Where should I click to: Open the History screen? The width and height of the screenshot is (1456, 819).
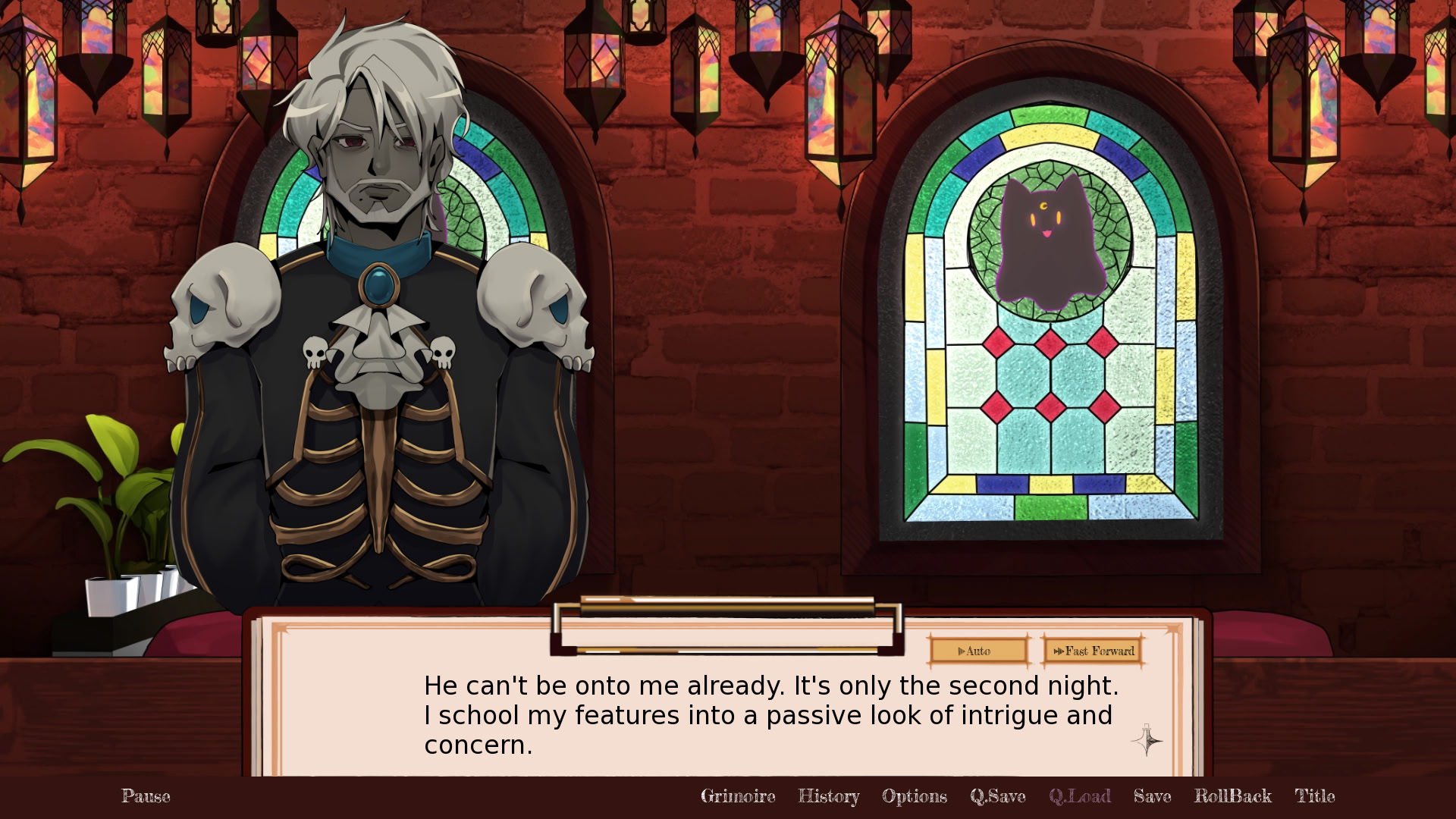point(829,797)
